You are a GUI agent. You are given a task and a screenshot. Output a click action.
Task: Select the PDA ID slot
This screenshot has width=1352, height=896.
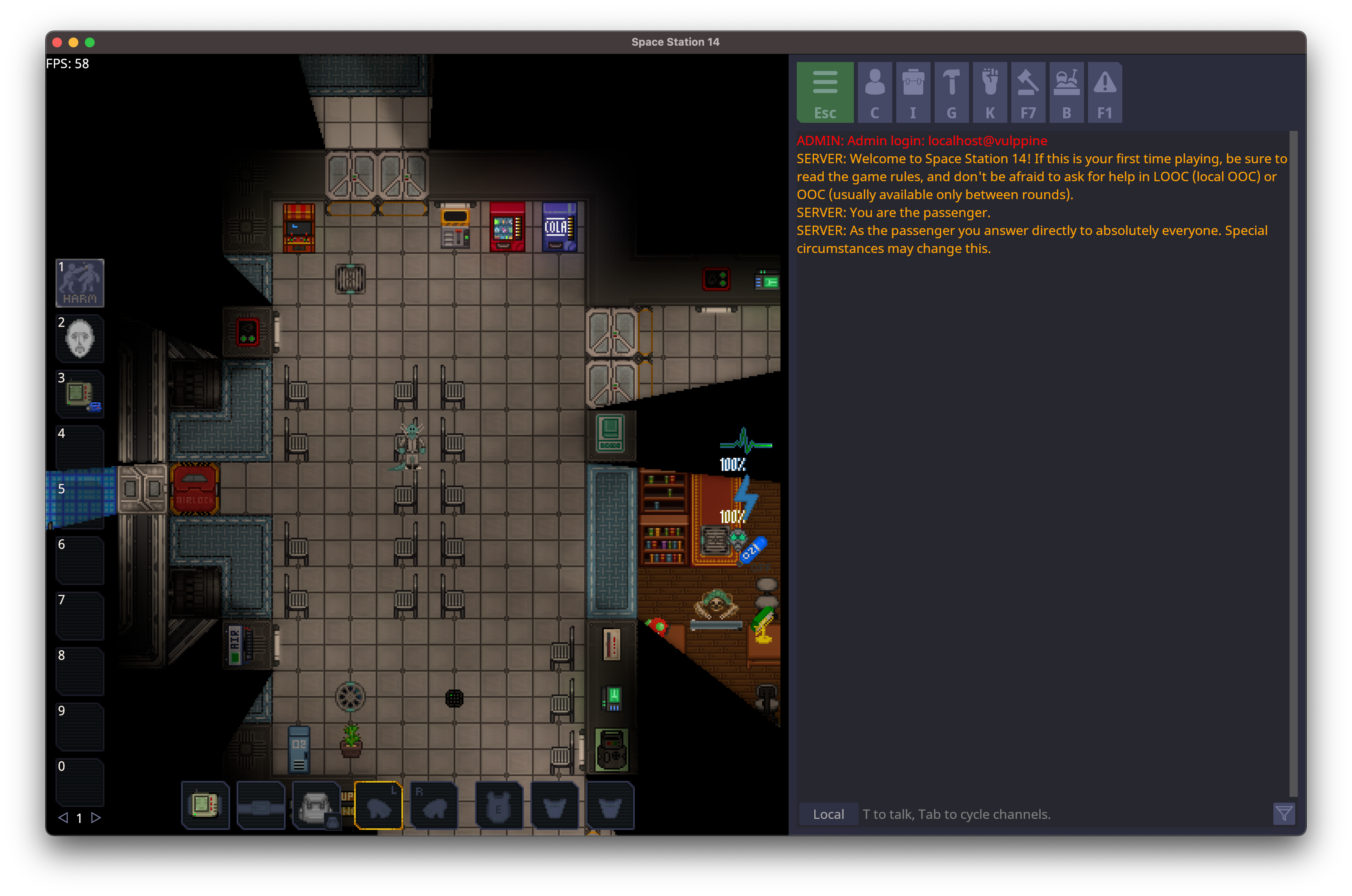click(205, 805)
